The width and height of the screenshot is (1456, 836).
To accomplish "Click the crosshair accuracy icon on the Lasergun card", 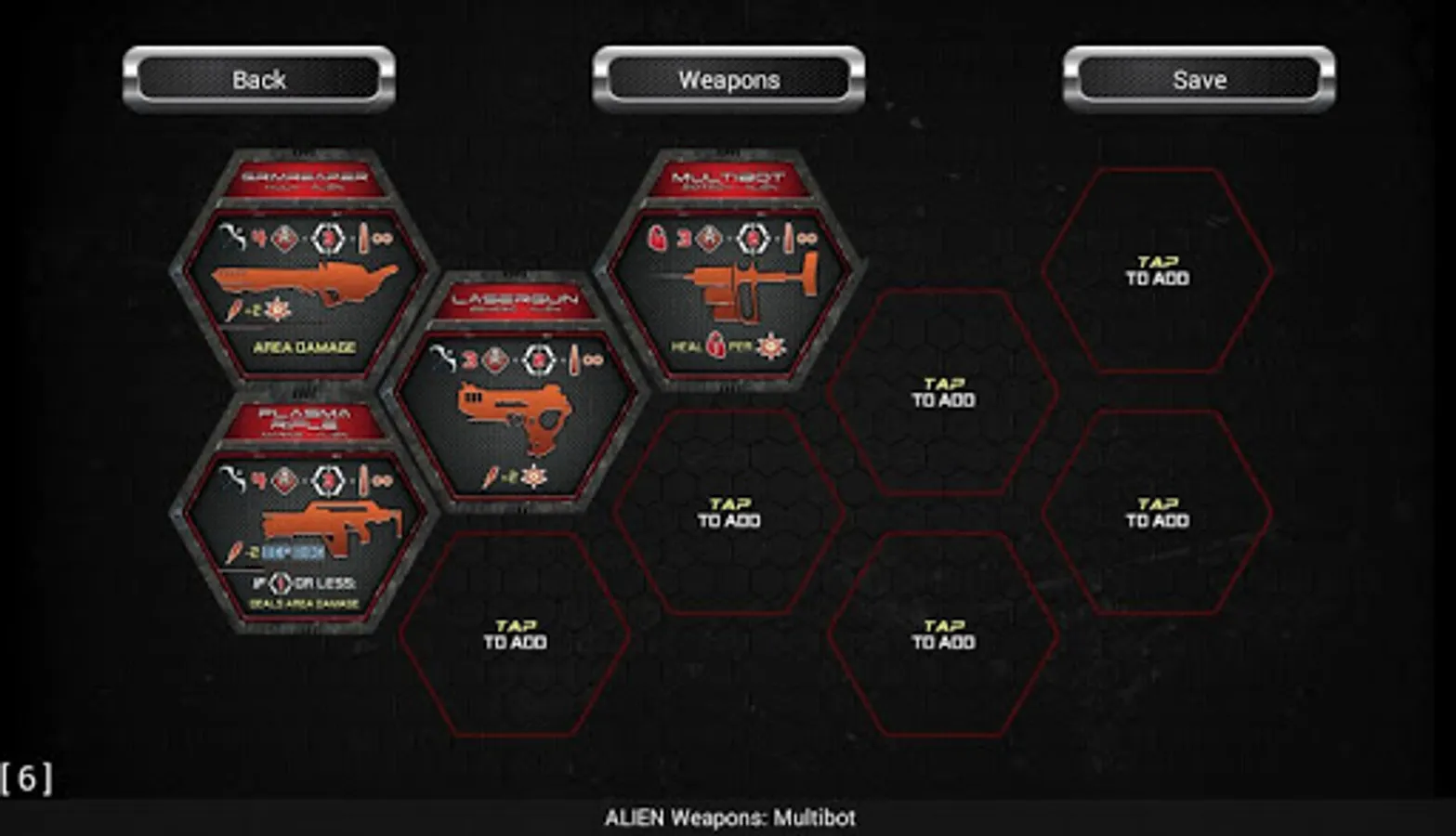I will tap(538, 359).
